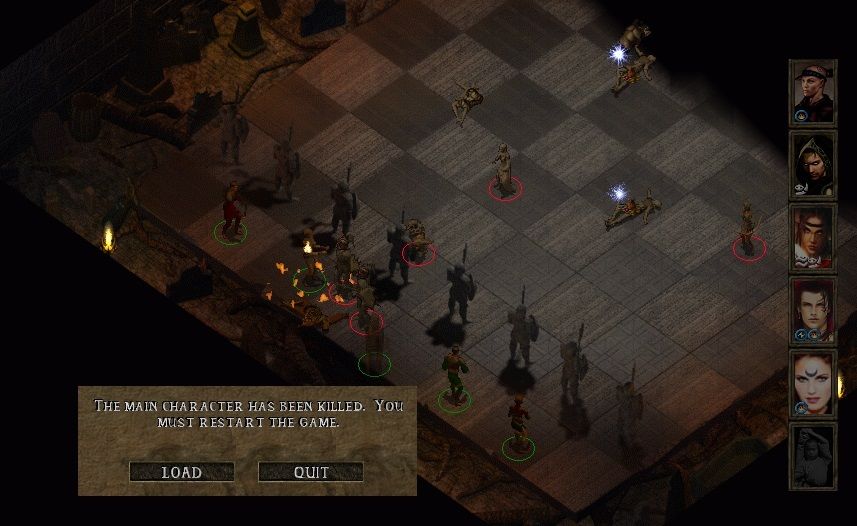The image size is (857, 526).
Task: Load a saved game from the death dialog
Action: click(181, 472)
